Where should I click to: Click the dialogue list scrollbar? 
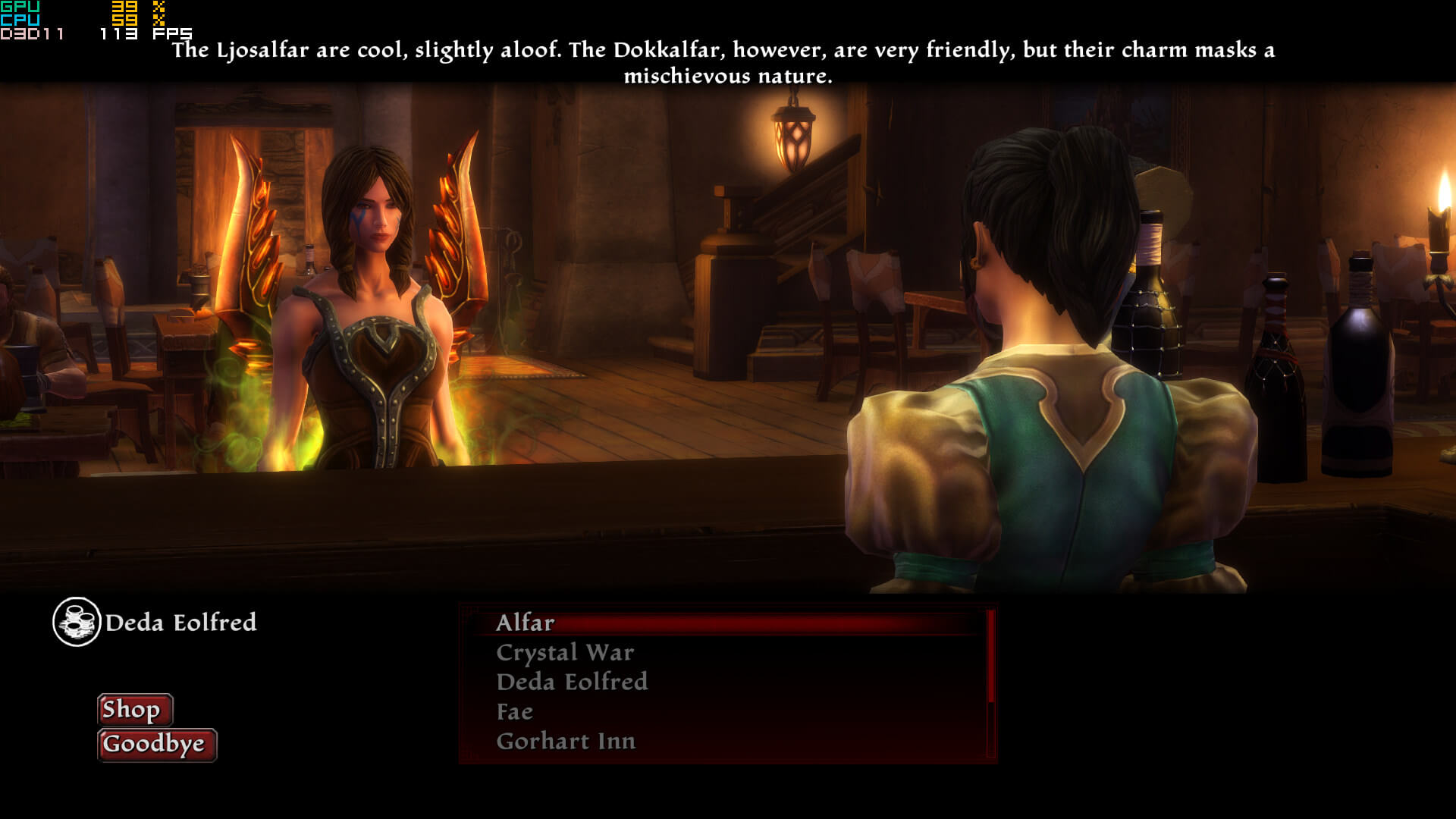pos(990,682)
